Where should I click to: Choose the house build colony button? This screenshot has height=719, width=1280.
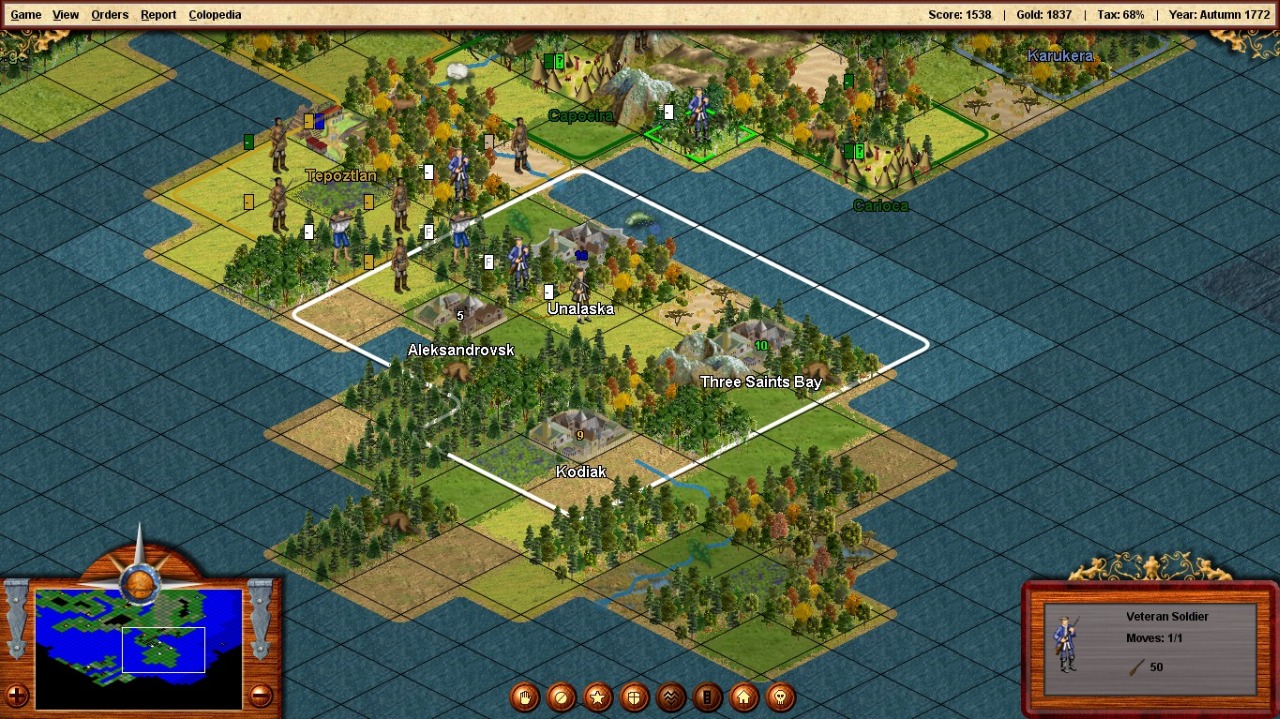744,697
